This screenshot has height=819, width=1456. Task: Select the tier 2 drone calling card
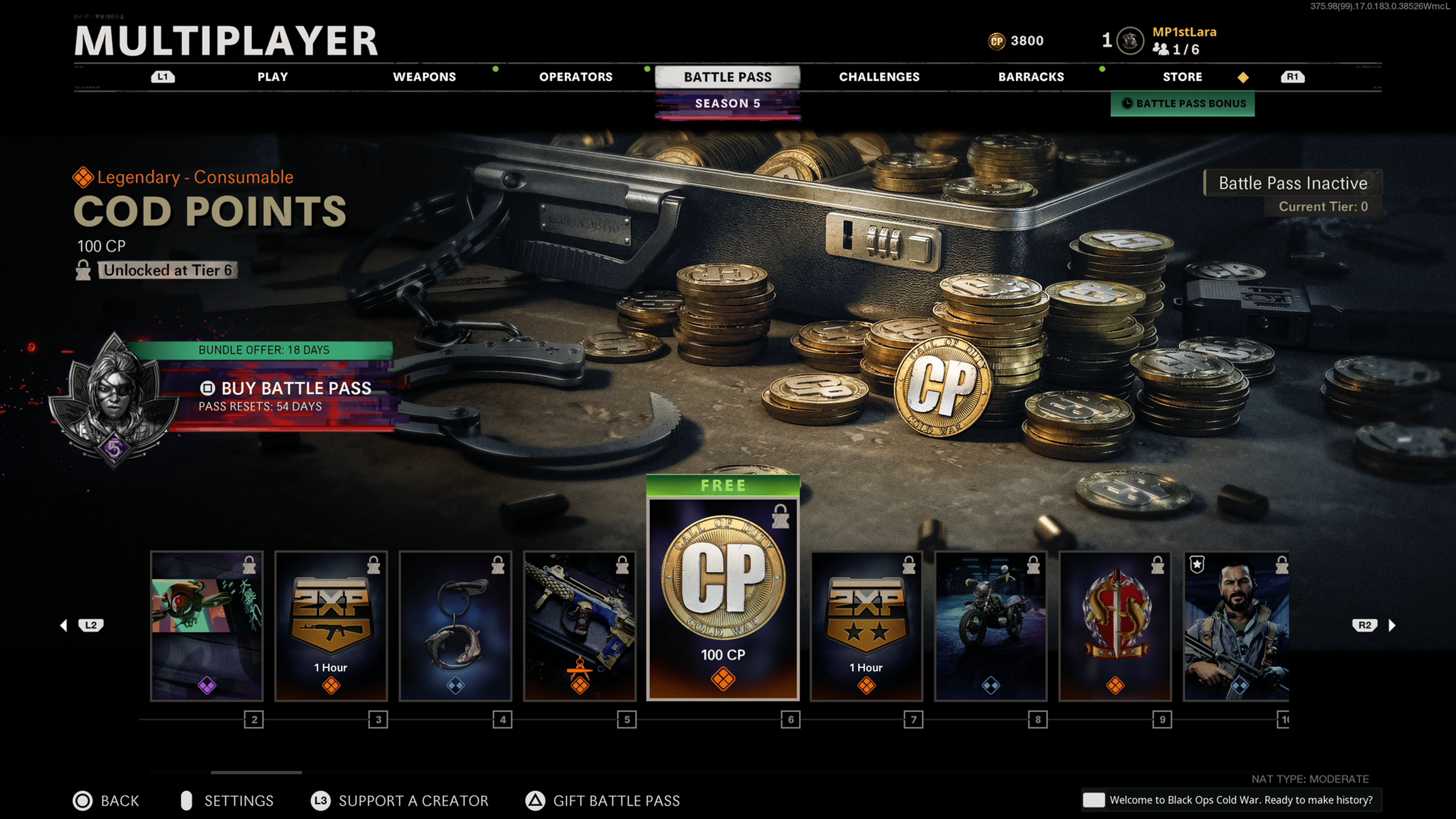[207, 626]
